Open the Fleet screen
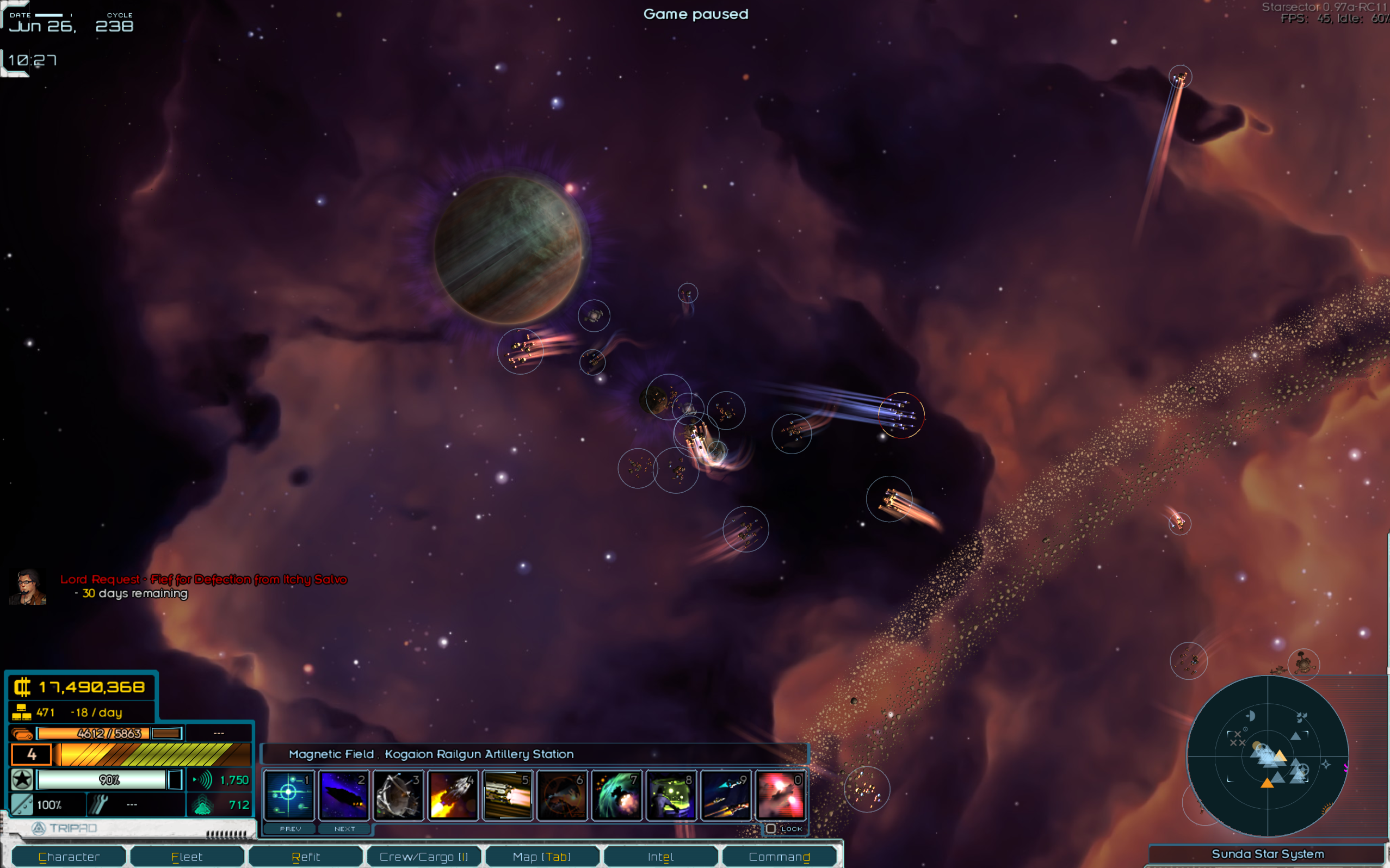This screenshot has height=868, width=1390. coord(187,856)
